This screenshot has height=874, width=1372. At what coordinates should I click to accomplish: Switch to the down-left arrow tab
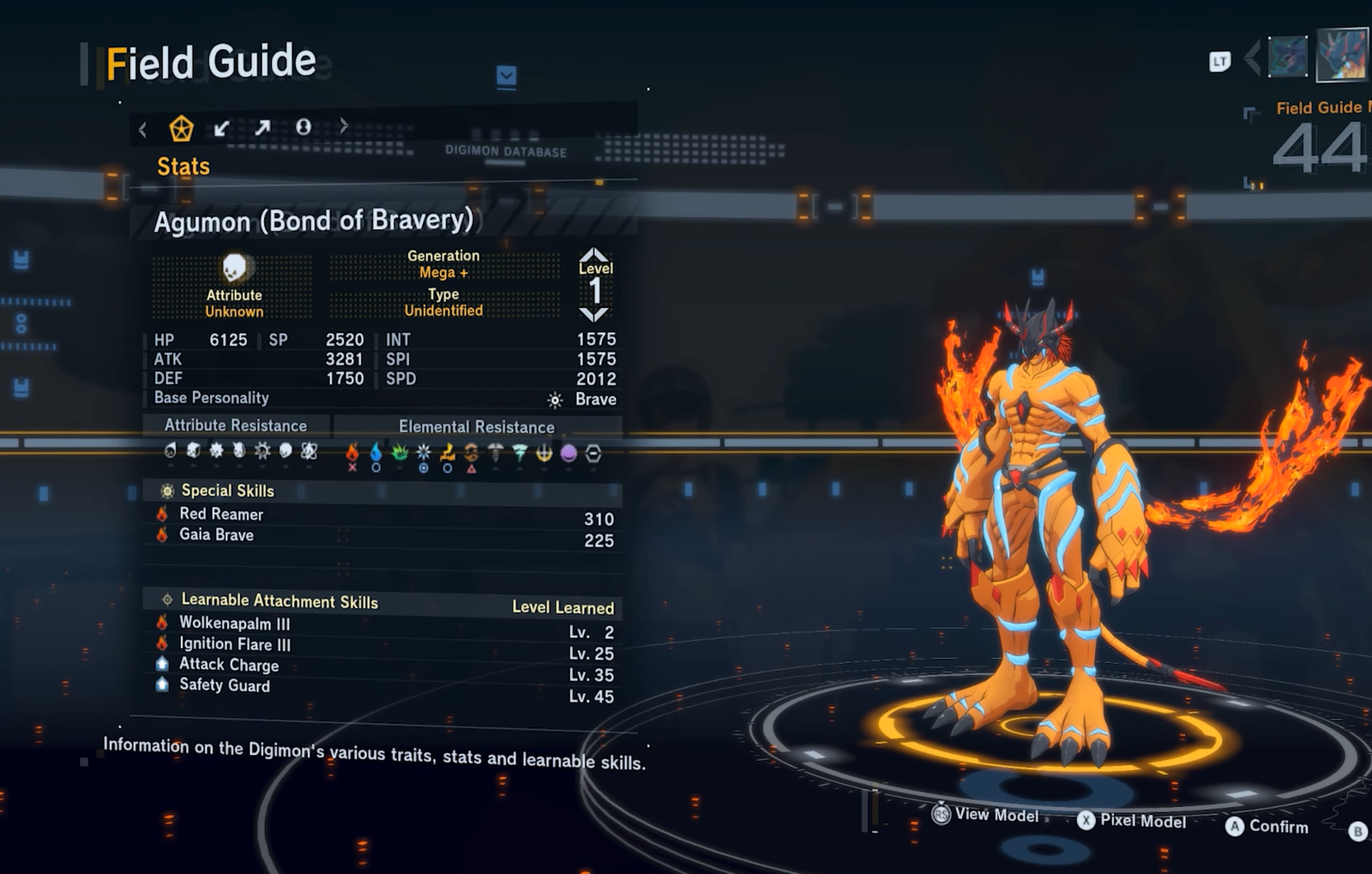point(221,129)
